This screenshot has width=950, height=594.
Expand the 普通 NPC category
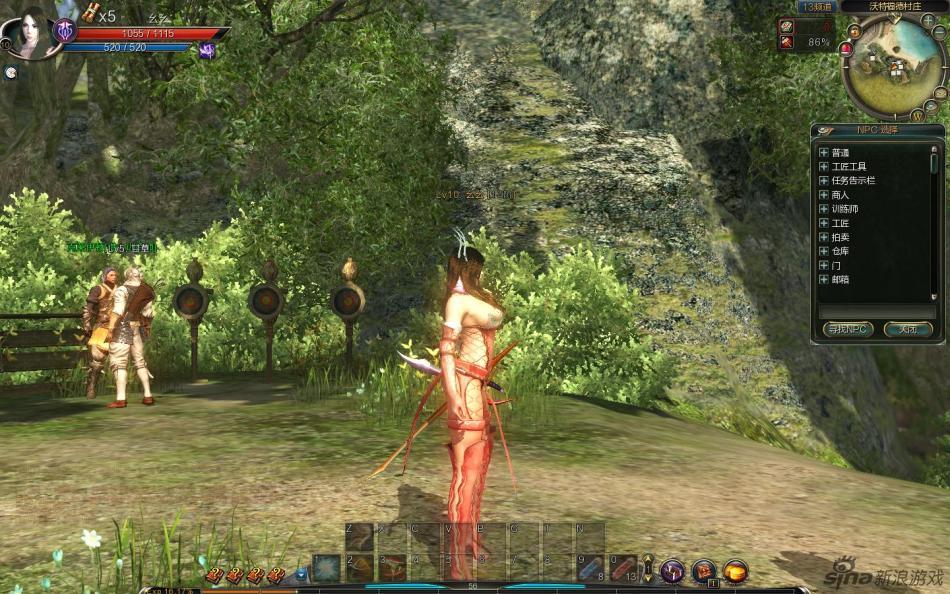(824, 153)
